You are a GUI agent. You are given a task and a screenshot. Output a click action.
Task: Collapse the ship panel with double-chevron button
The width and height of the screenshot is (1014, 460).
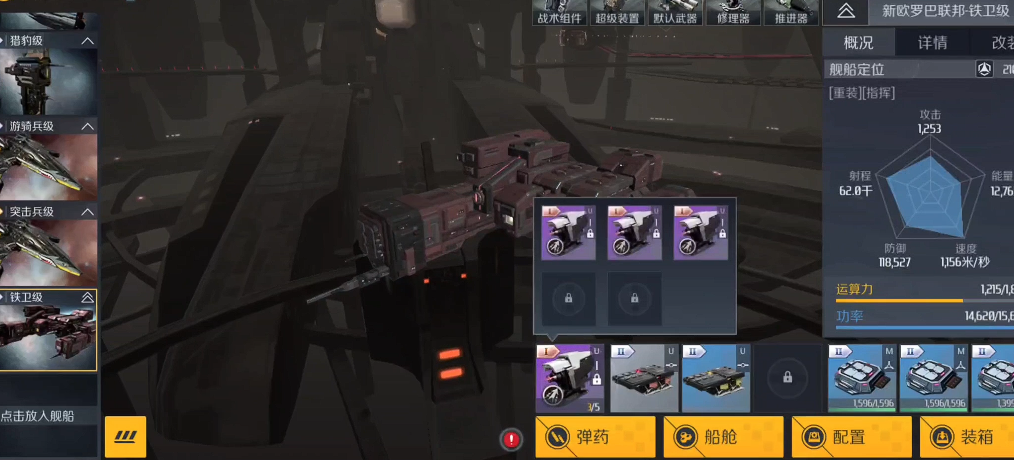[846, 11]
